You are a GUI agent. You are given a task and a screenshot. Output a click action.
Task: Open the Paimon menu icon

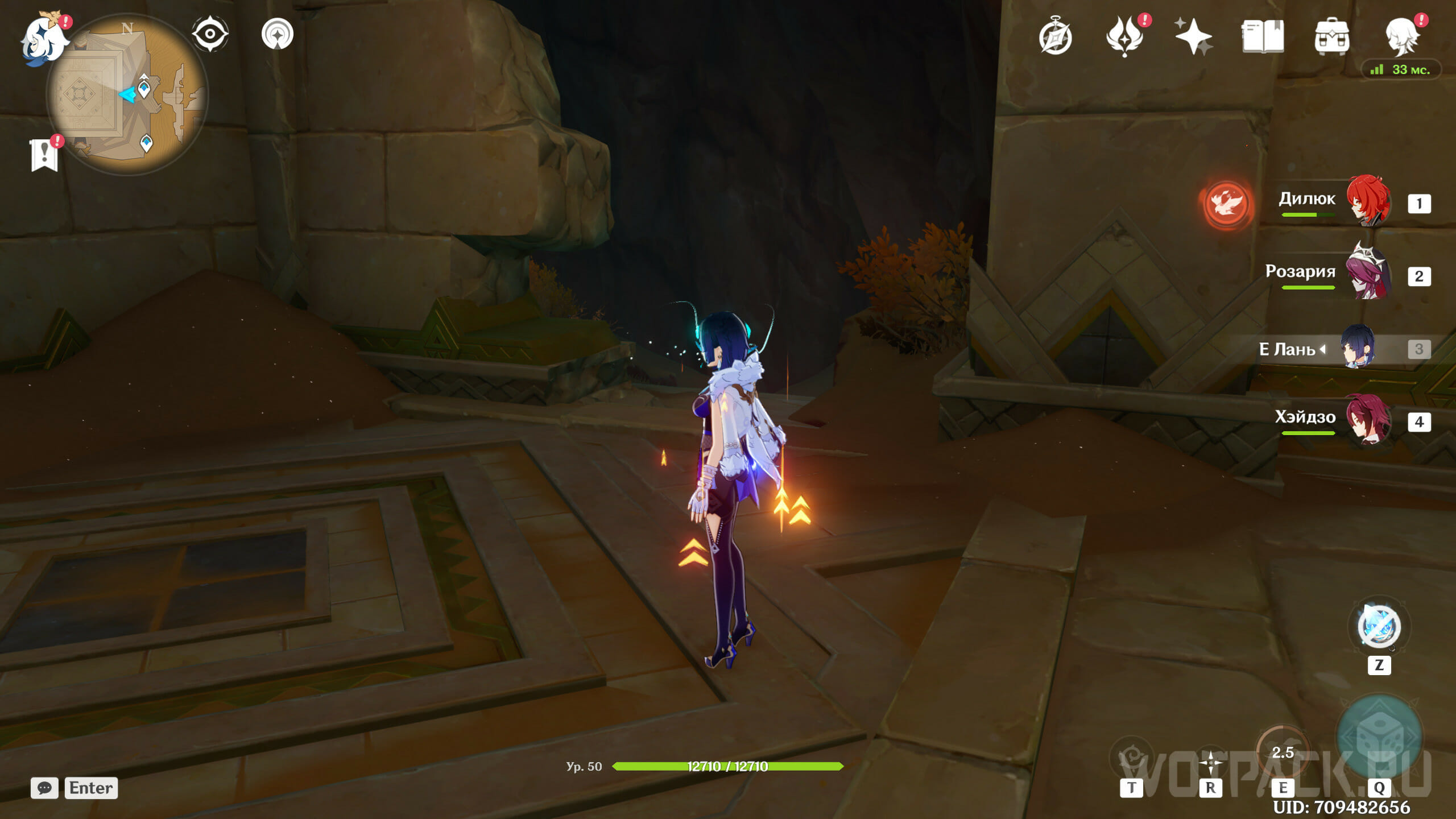point(44,38)
